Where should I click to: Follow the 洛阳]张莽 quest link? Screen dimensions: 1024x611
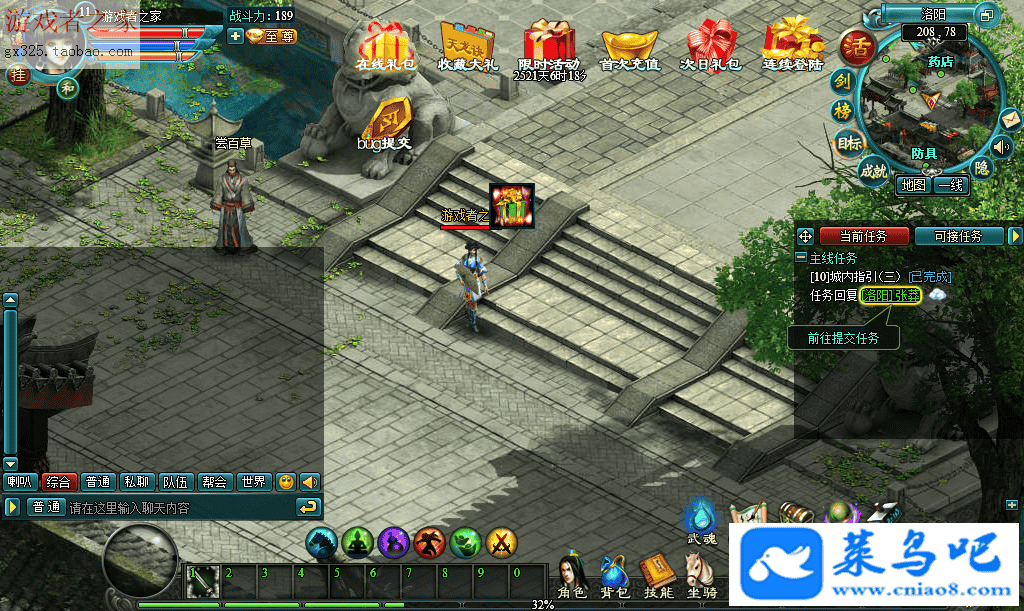pyautogui.click(x=891, y=296)
